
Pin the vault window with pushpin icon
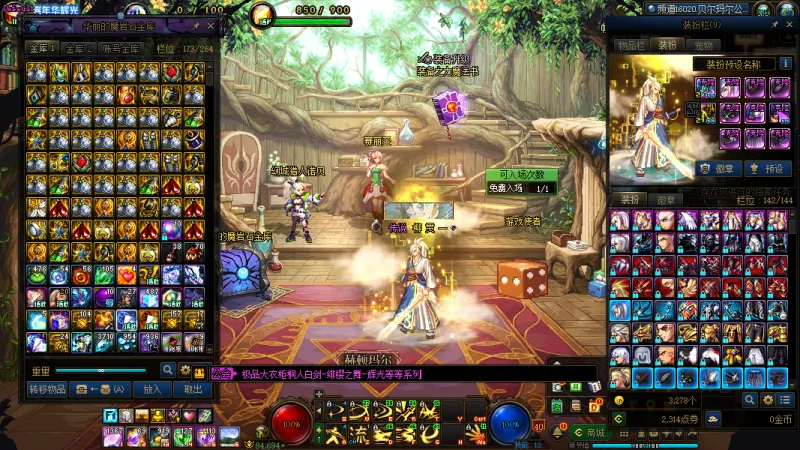click(194, 26)
